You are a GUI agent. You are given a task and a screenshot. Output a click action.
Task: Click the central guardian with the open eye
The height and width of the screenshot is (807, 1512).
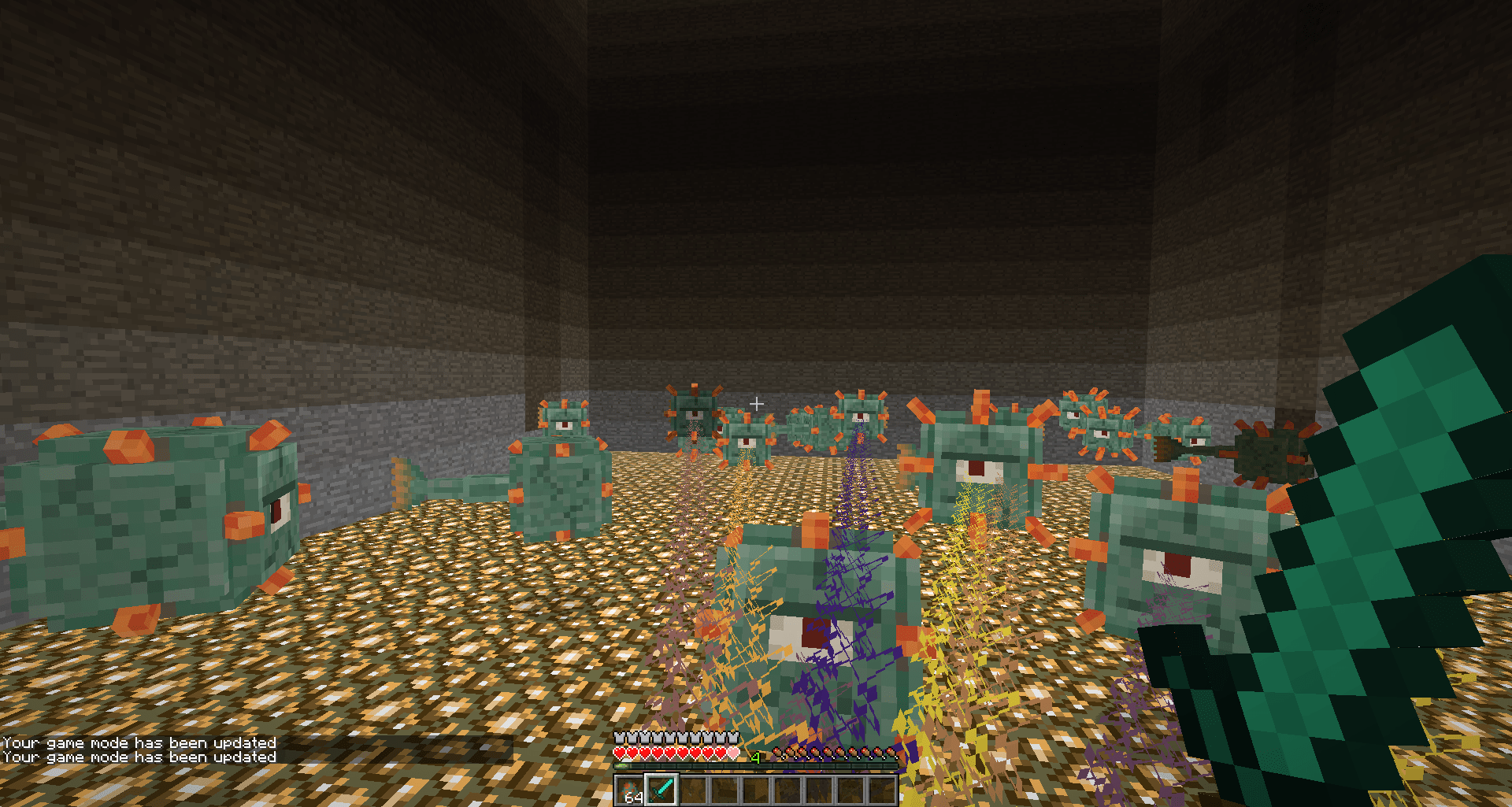coord(811,622)
